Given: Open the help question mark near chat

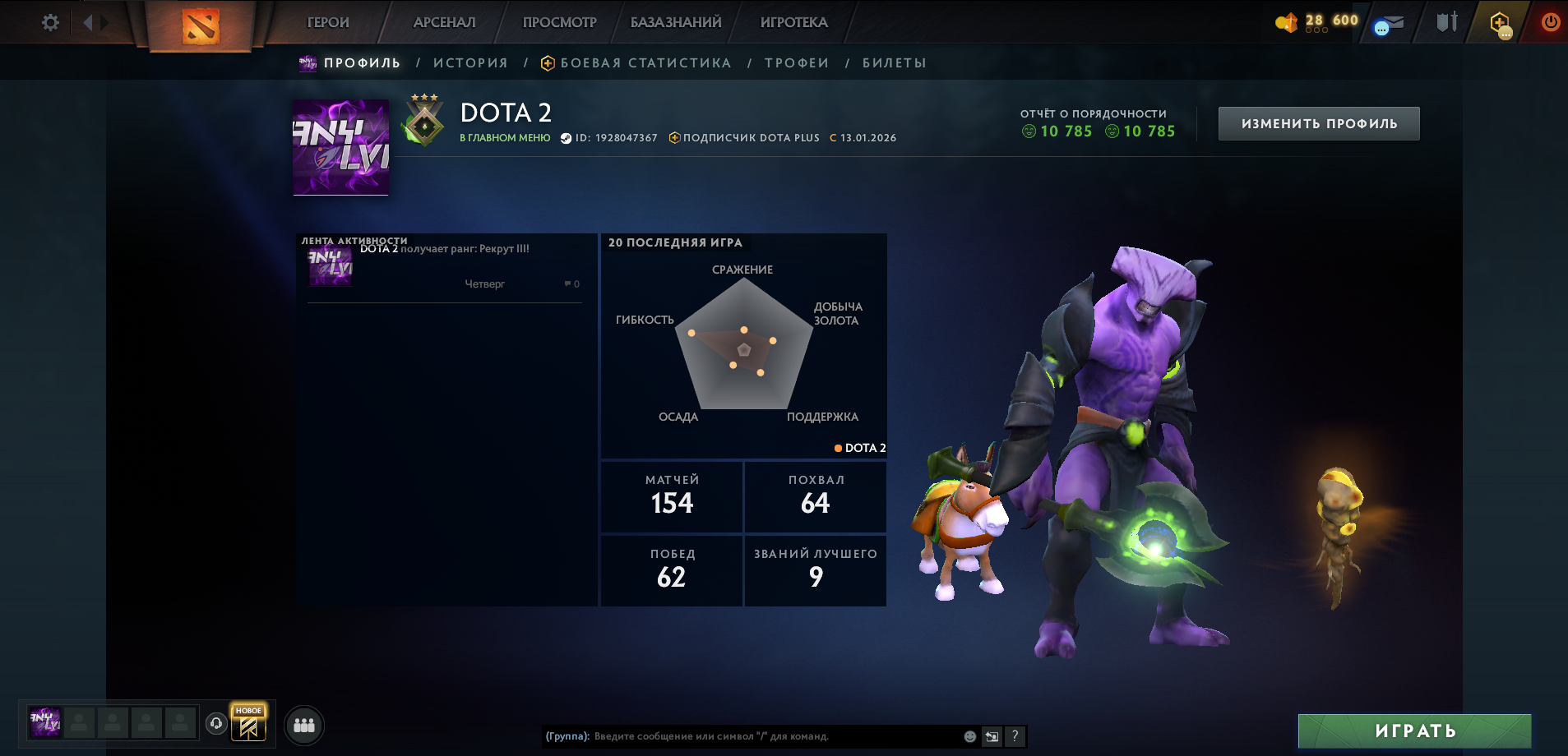Looking at the screenshot, I should click(1016, 736).
